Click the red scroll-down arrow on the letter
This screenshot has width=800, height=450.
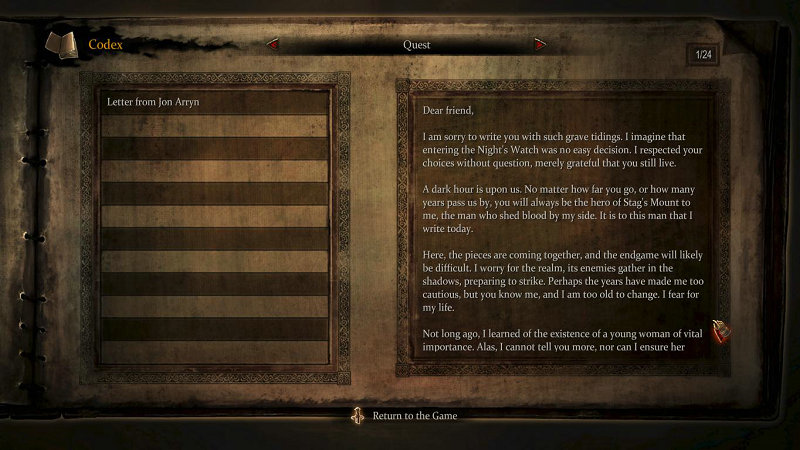click(717, 333)
